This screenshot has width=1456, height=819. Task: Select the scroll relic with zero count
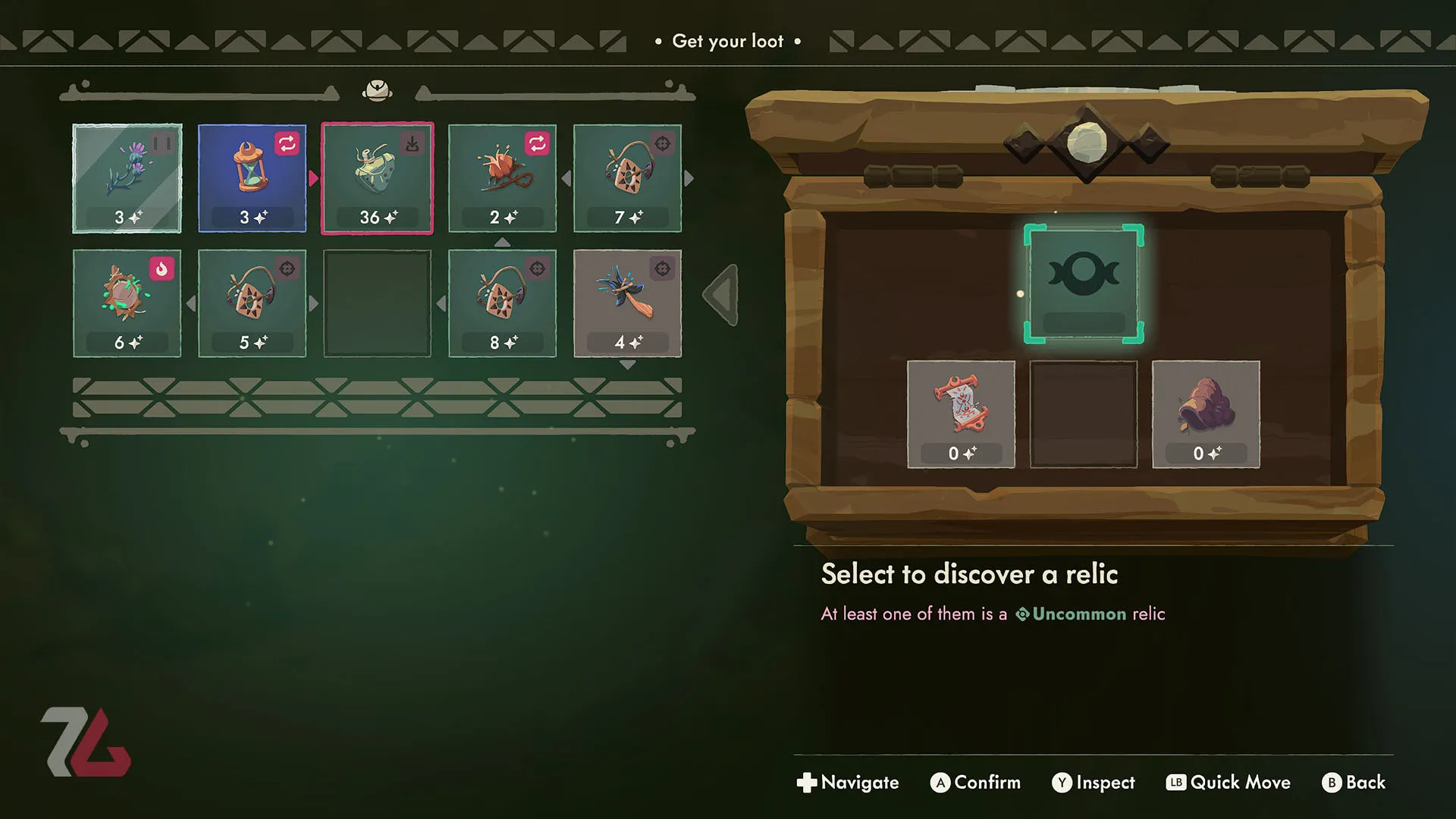coord(960,413)
